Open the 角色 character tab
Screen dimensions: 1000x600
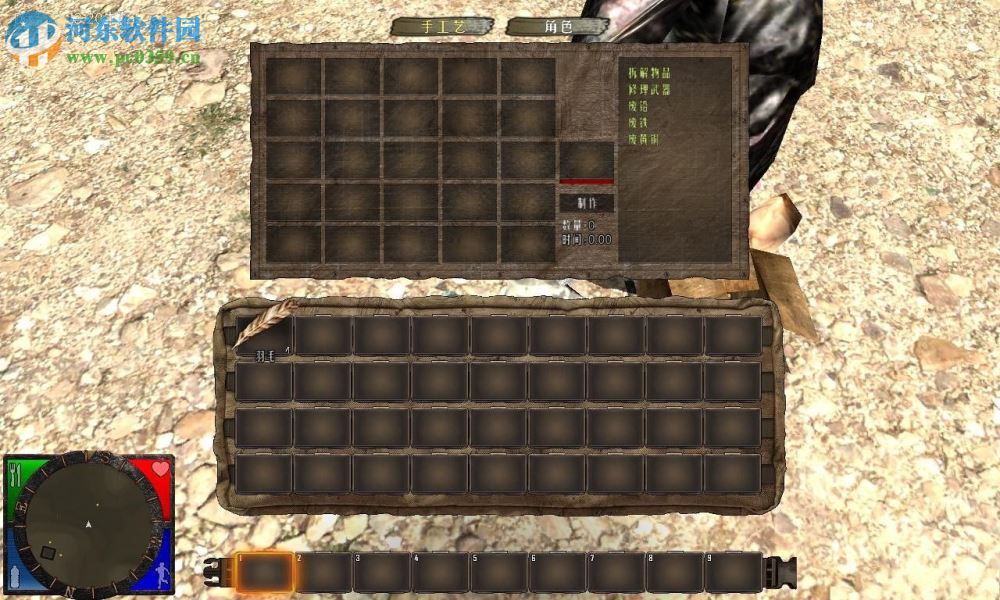tap(559, 27)
